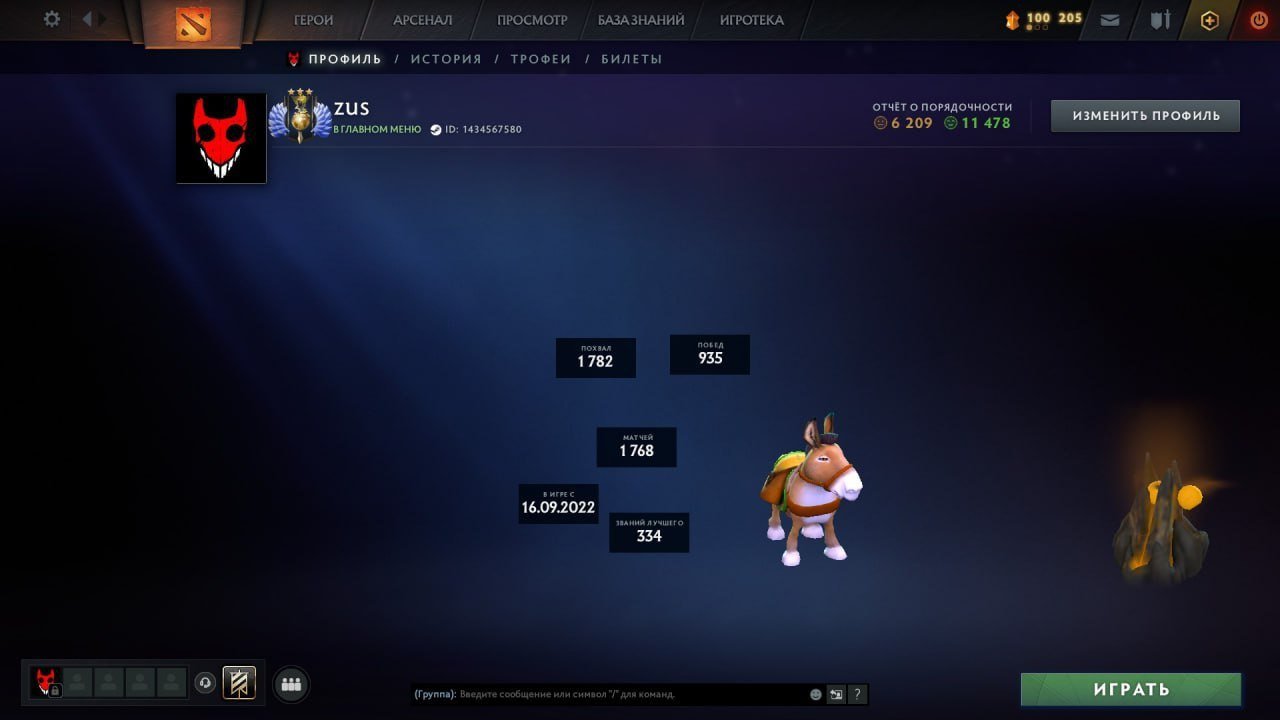
Task: Open the АРСЕНАЛ menu item
Action: coord(422,19)
